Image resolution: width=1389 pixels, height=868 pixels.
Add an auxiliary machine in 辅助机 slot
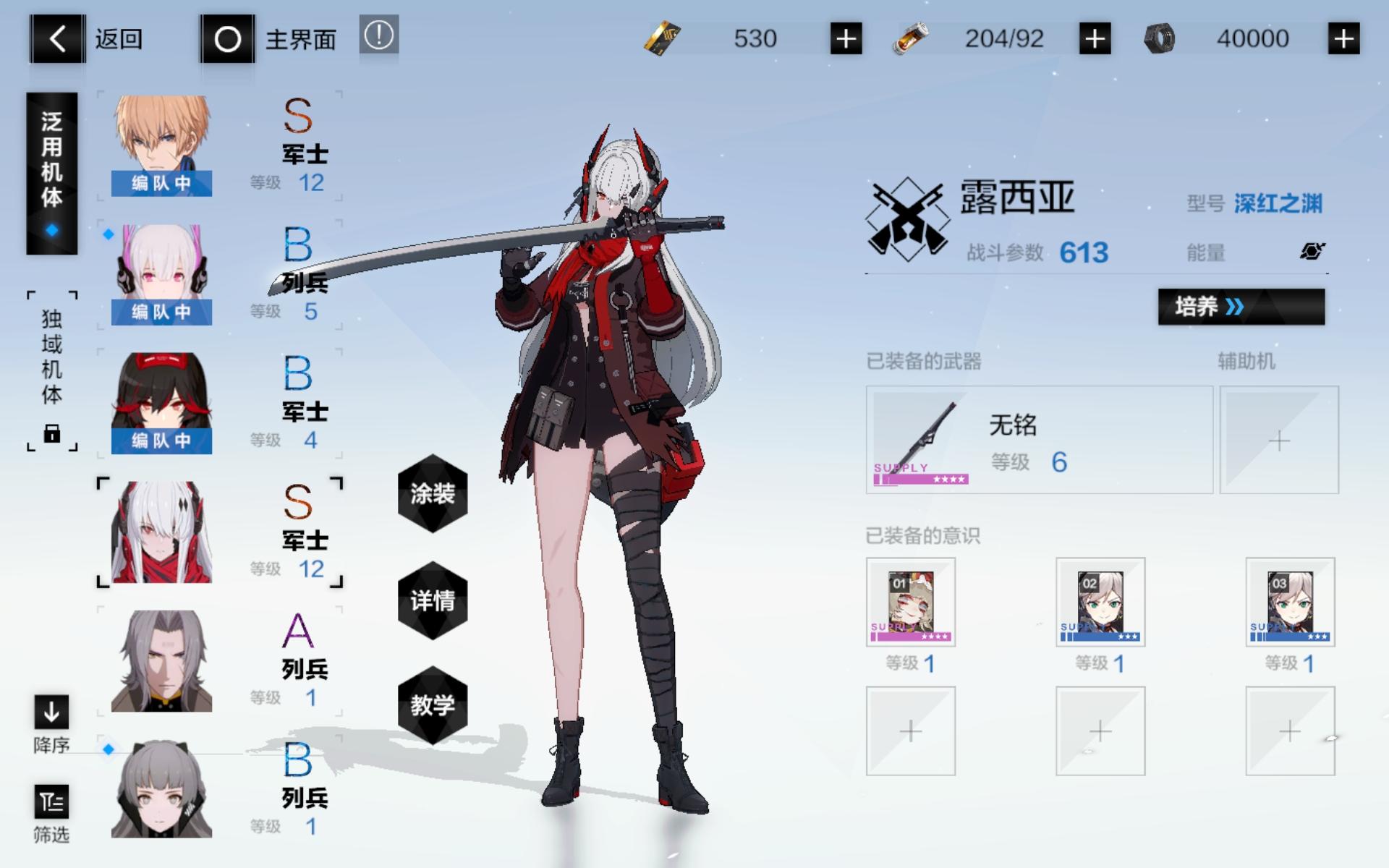point(1279,439)
